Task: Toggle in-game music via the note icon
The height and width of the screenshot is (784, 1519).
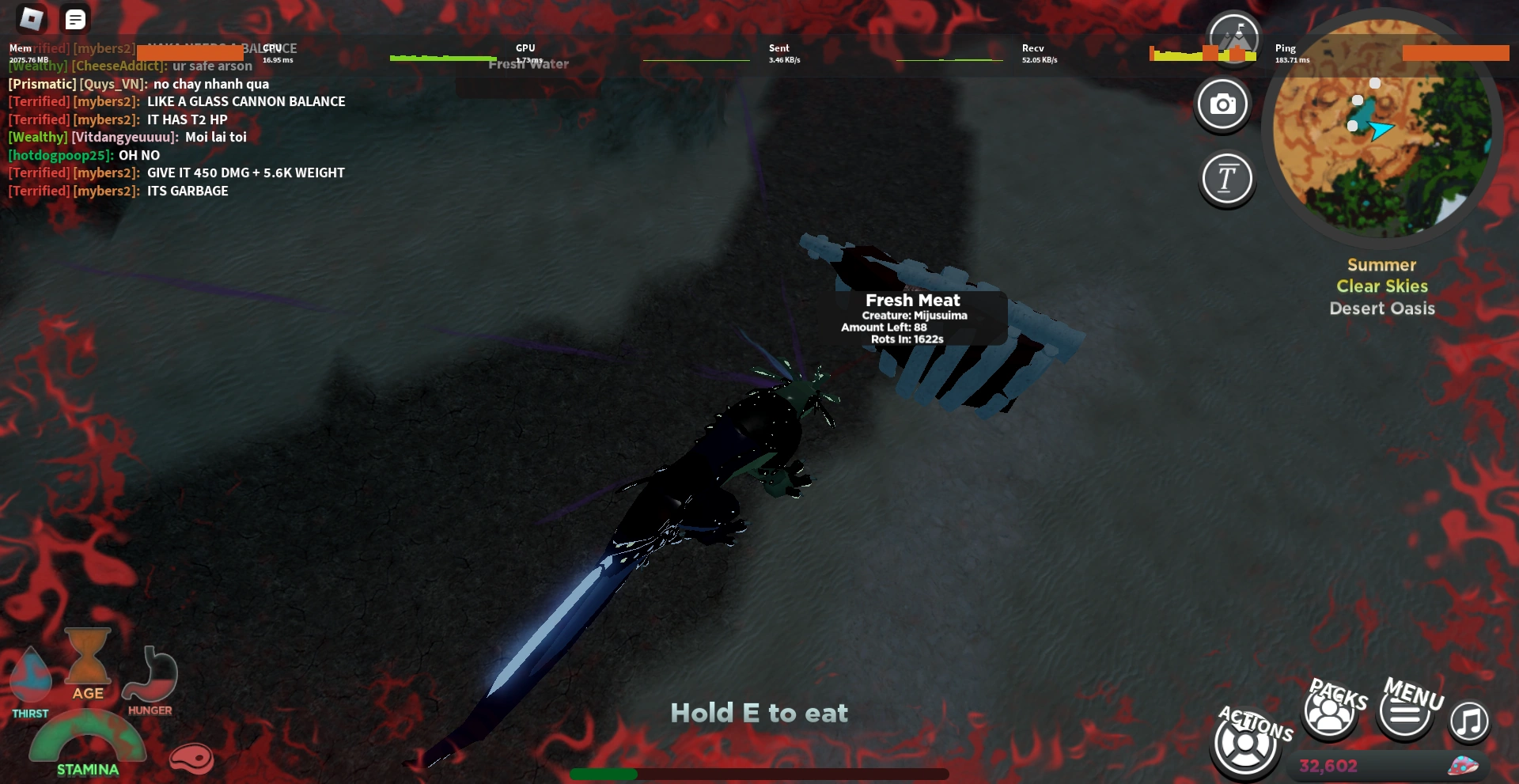Action: 1468,721
